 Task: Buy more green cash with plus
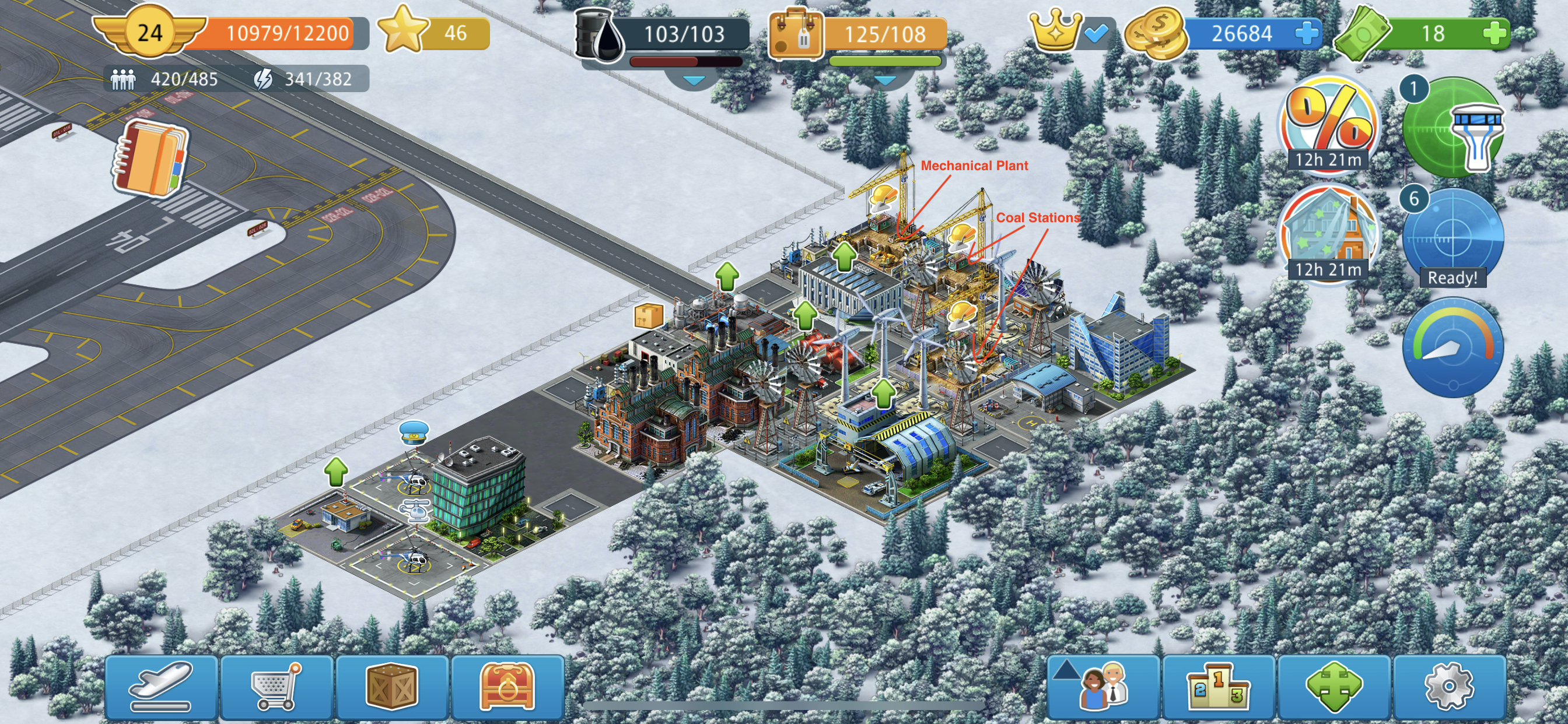pos(1494,33)
